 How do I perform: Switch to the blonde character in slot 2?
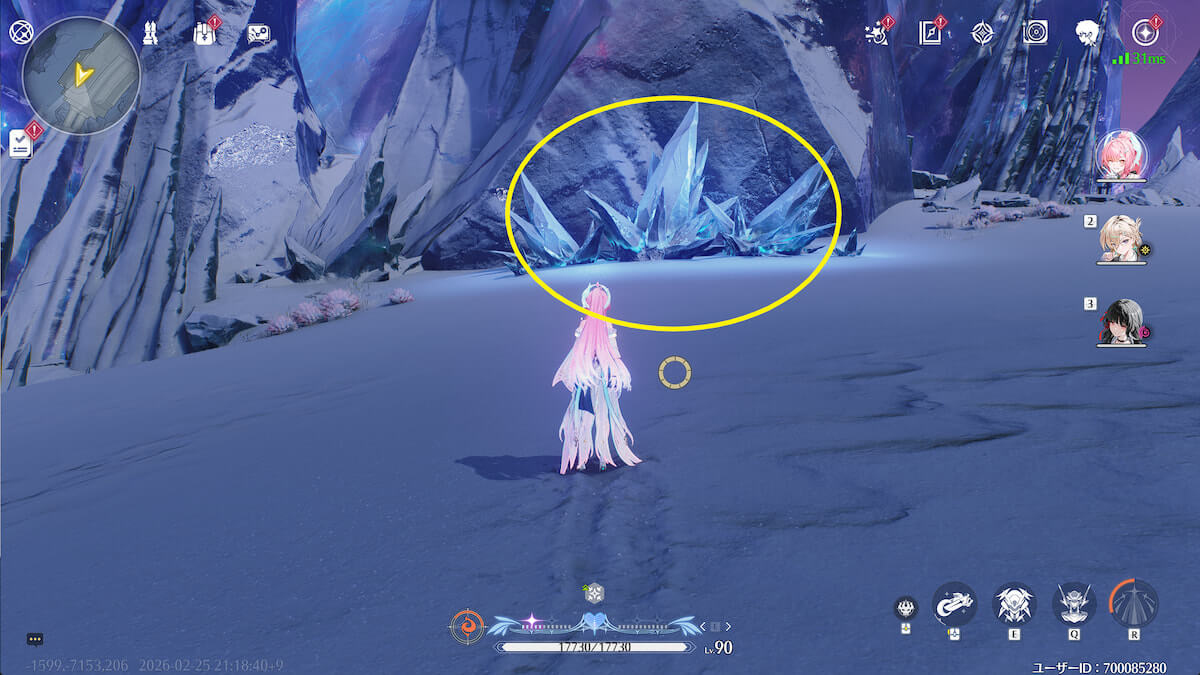[1119, 239]
